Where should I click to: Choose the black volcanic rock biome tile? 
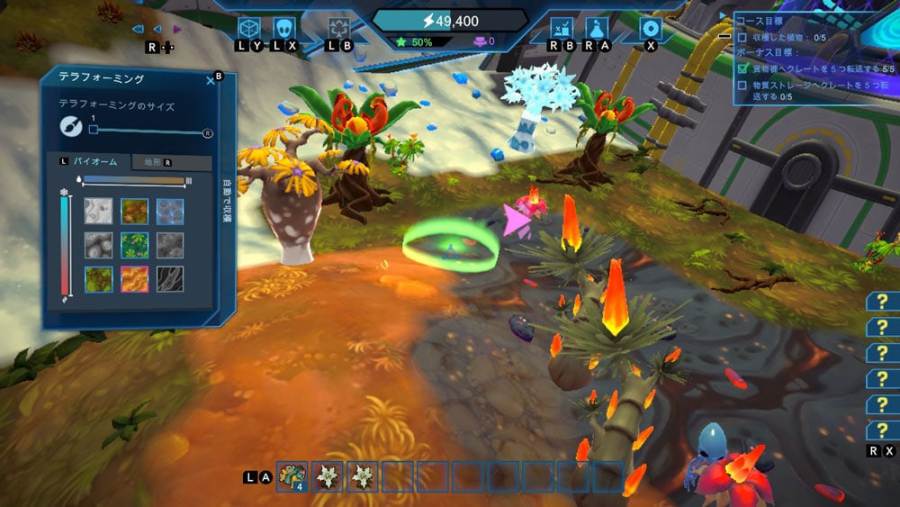(169, 279)
